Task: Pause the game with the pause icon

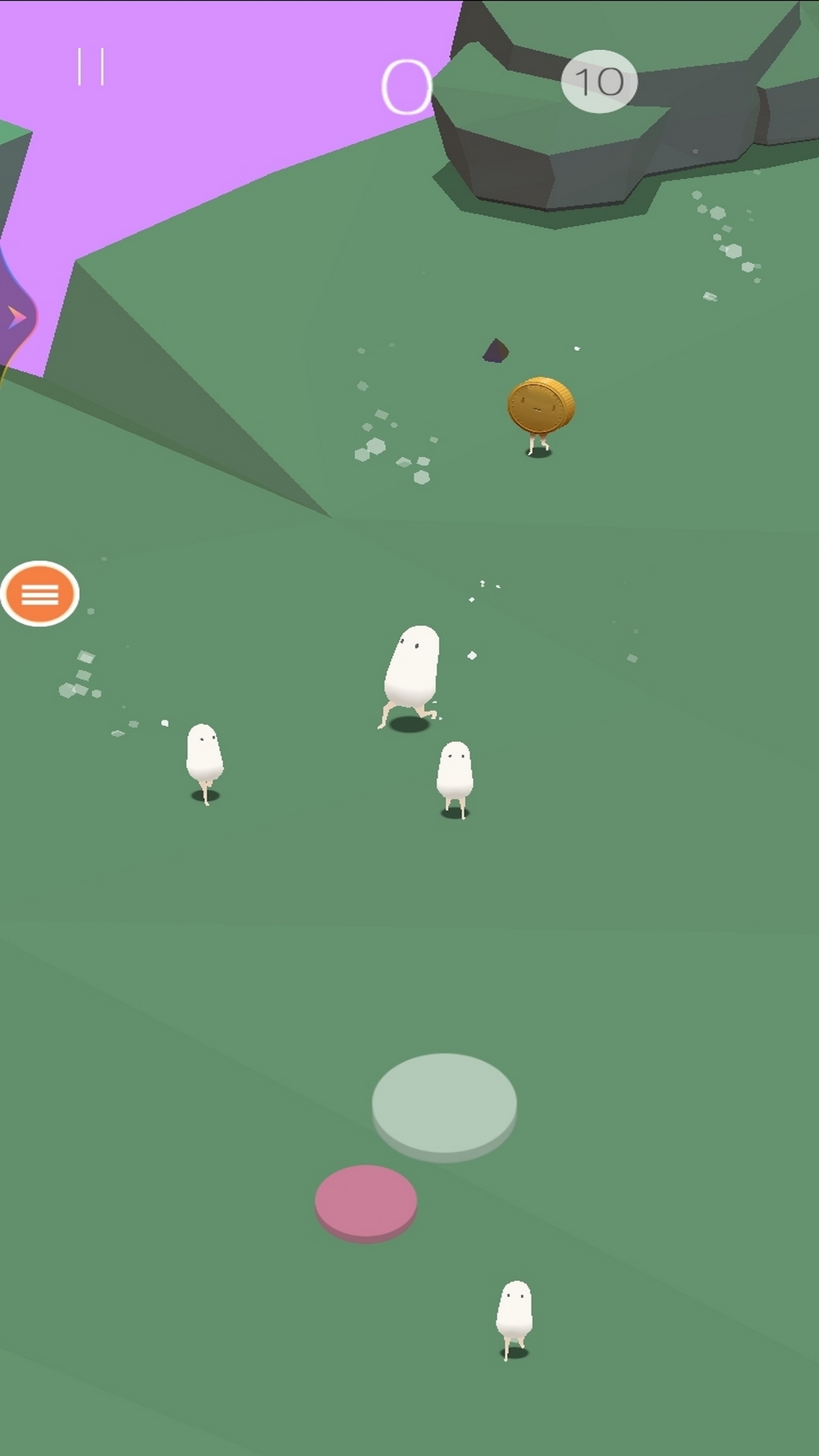Action: 90,67
